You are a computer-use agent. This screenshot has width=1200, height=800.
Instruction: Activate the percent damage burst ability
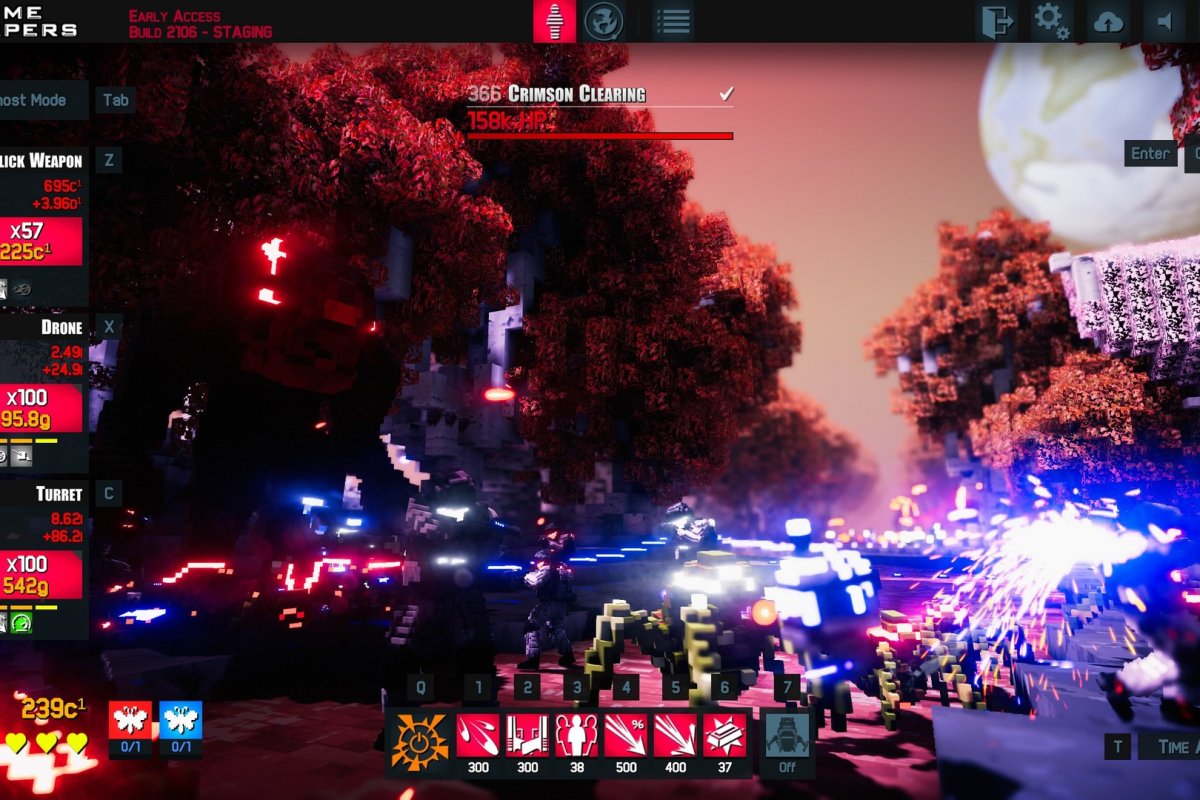coord(626,736)
